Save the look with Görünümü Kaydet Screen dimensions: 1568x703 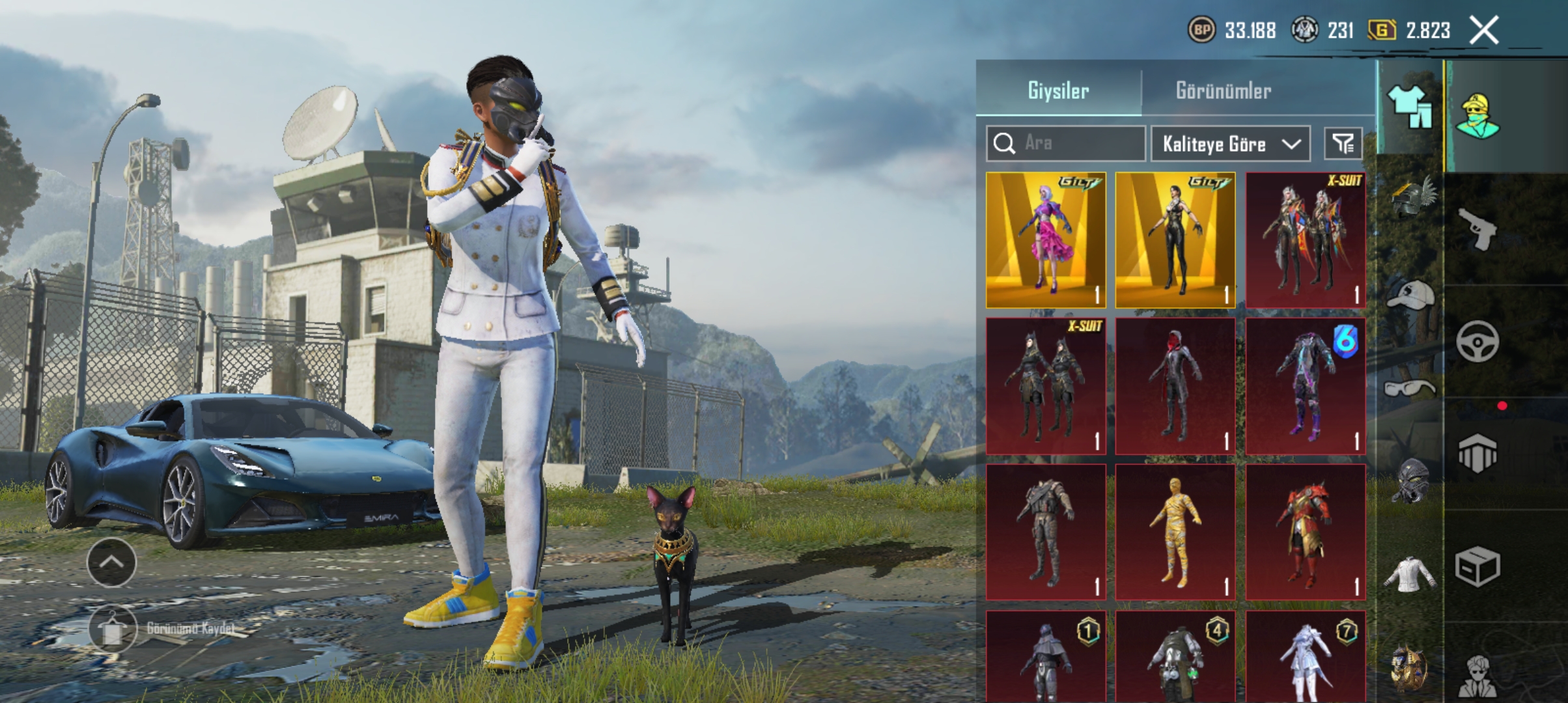pos(112,629)
